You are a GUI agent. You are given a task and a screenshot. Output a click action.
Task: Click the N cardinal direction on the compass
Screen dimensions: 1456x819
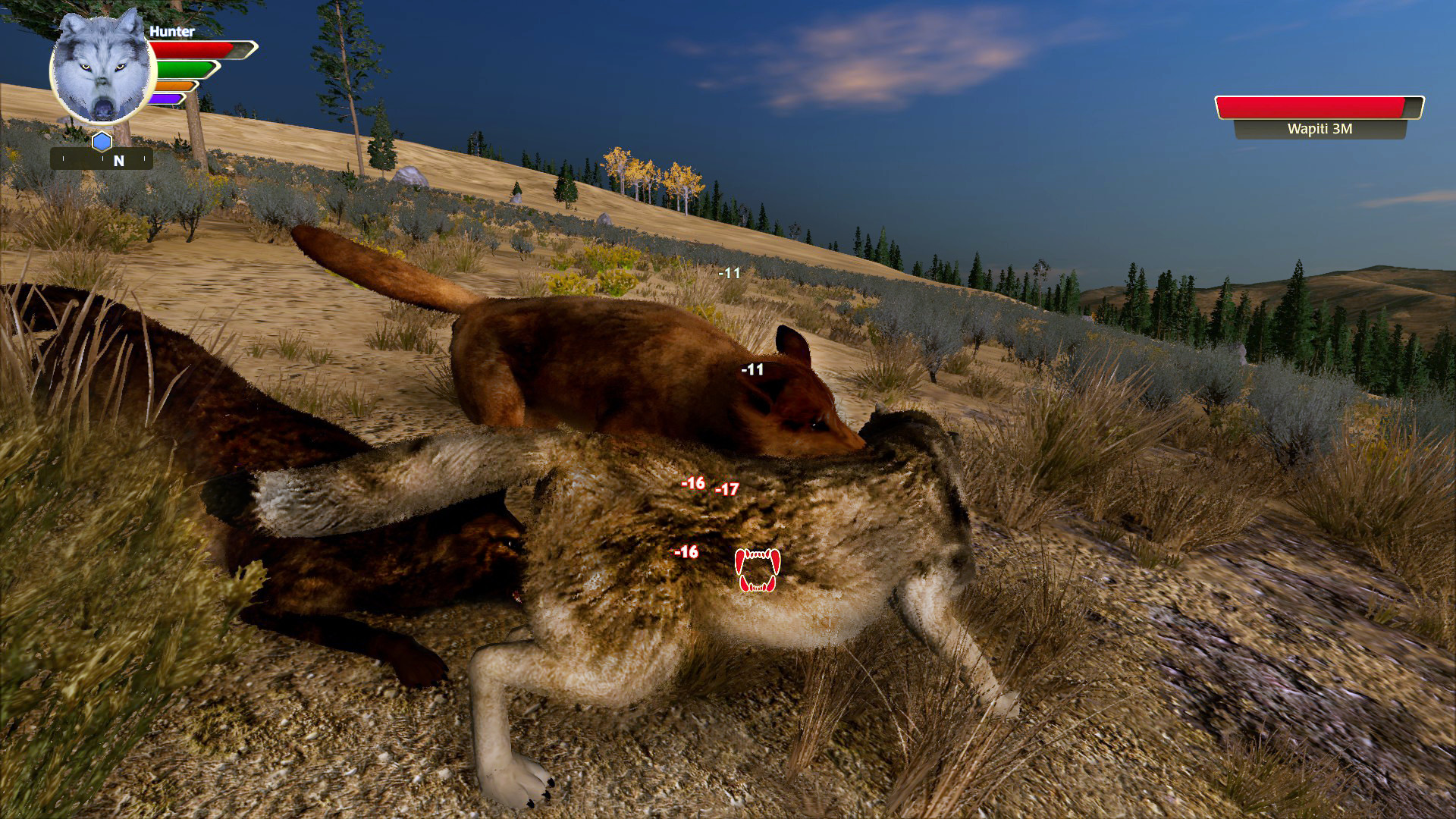pos(118,160)
